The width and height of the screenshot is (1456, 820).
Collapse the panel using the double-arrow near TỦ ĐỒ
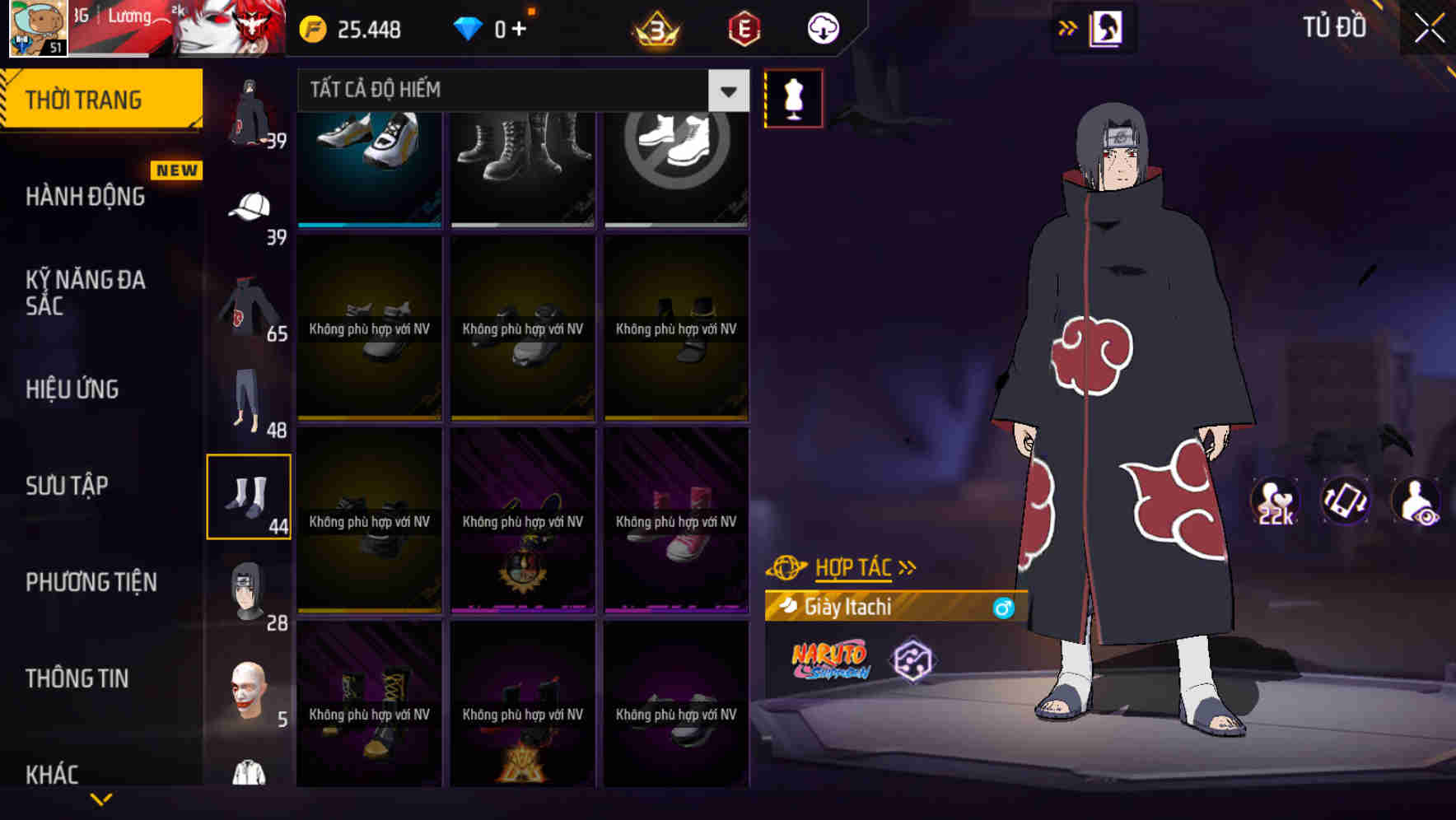pyautogui.click(x=1068, y=27)
